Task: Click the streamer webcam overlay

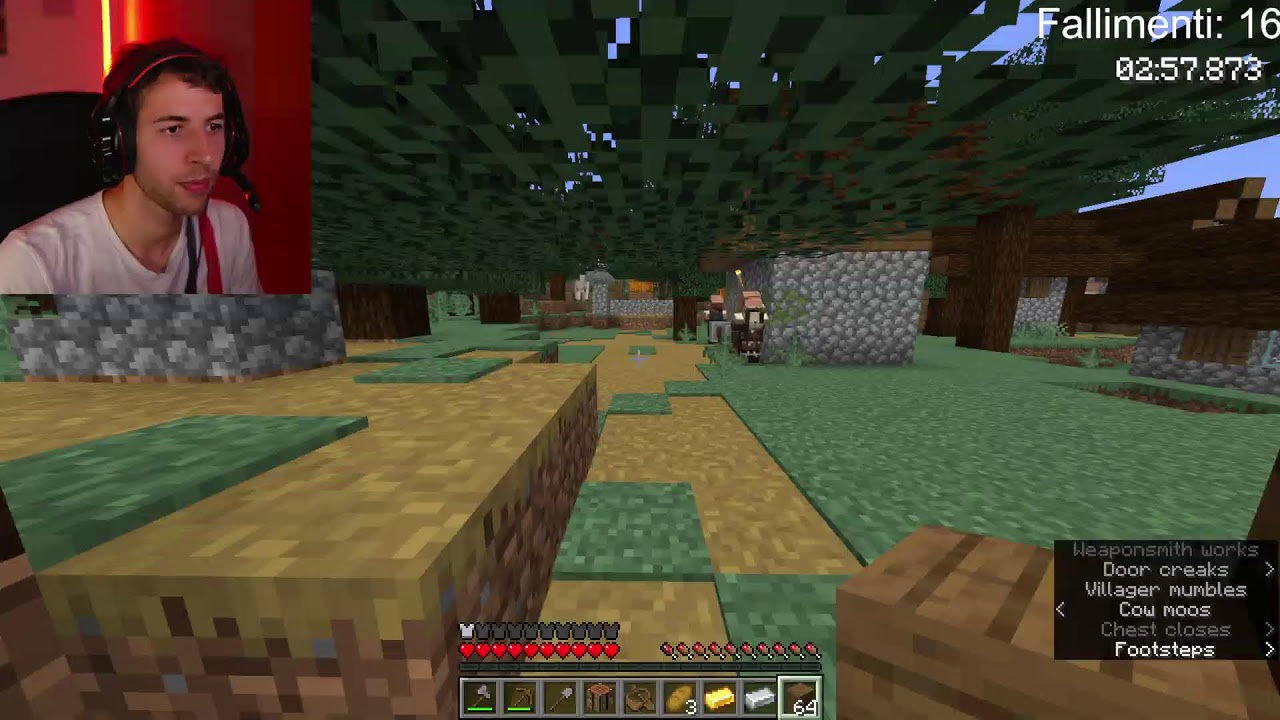Action: tap(155, 148)
